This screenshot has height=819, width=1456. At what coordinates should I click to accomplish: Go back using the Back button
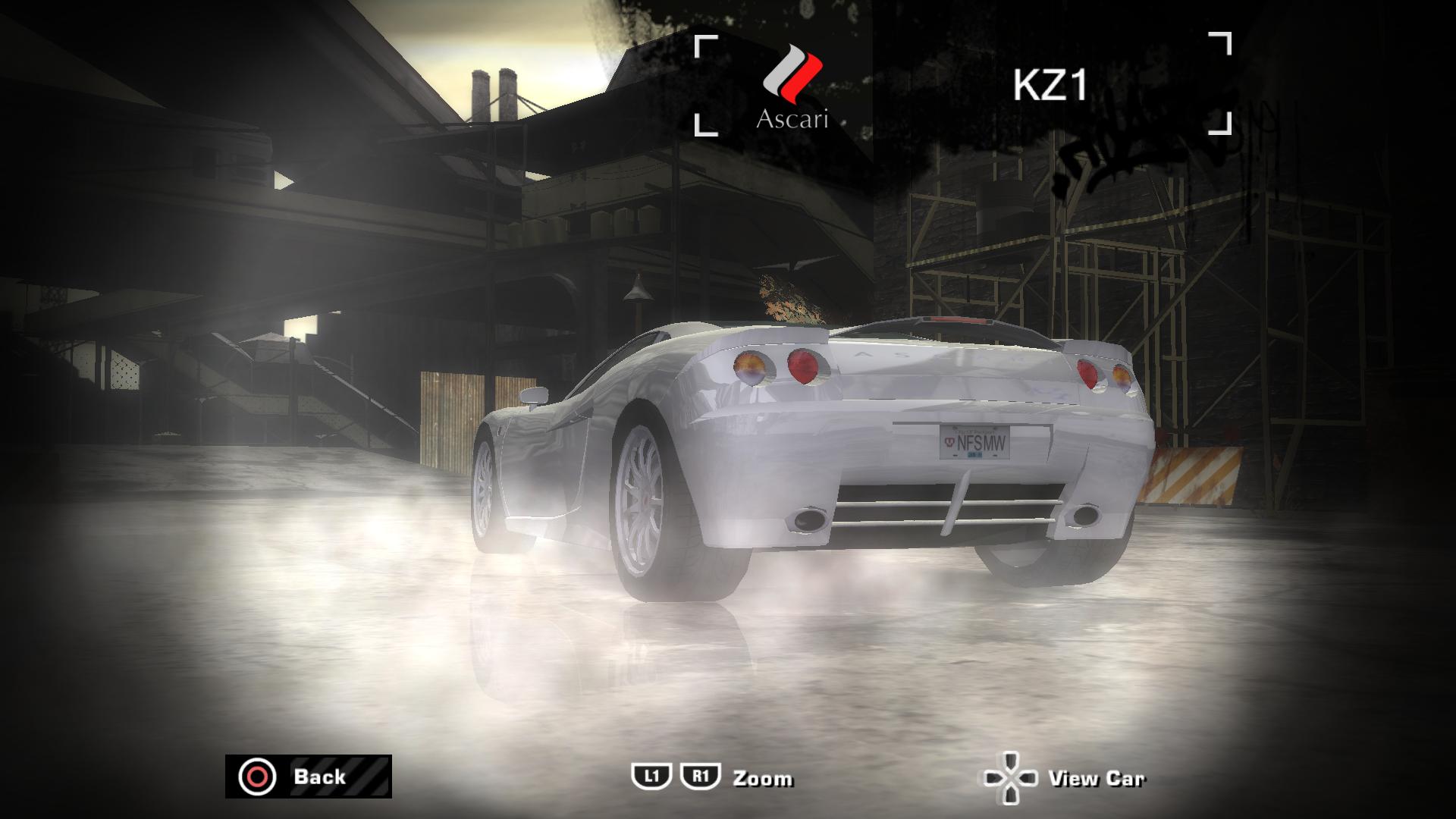point(308,777)
